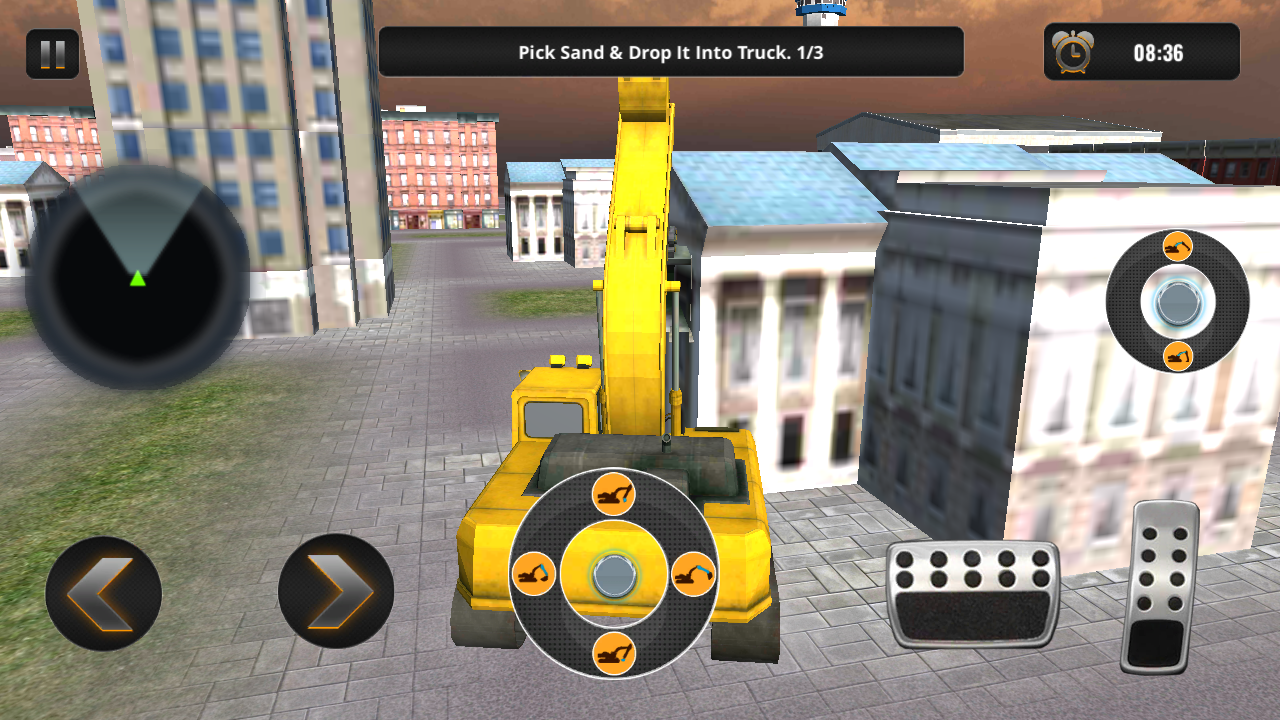Click the gray knob of the two-icon joystick

click(x=1177, y=301)
